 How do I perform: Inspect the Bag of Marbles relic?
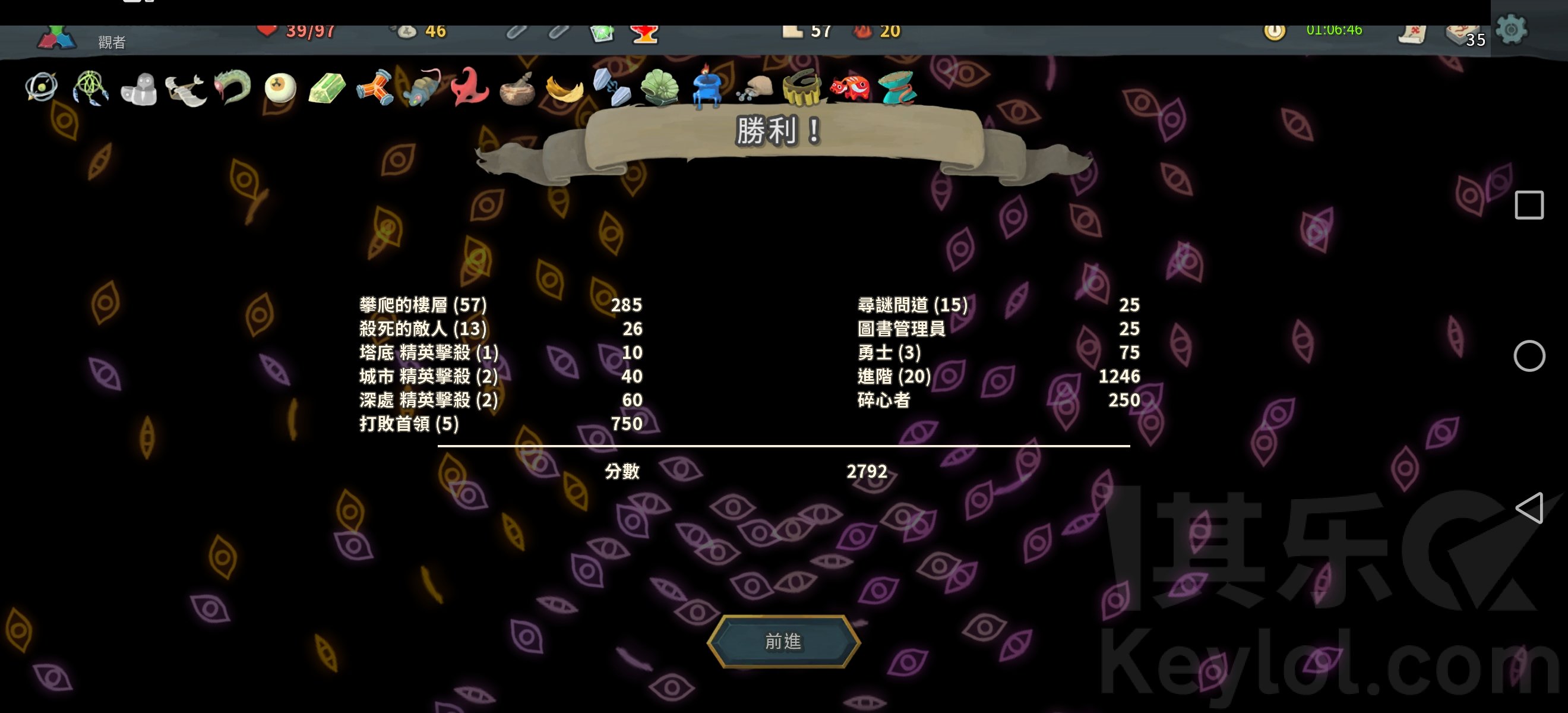pos(754,89)
